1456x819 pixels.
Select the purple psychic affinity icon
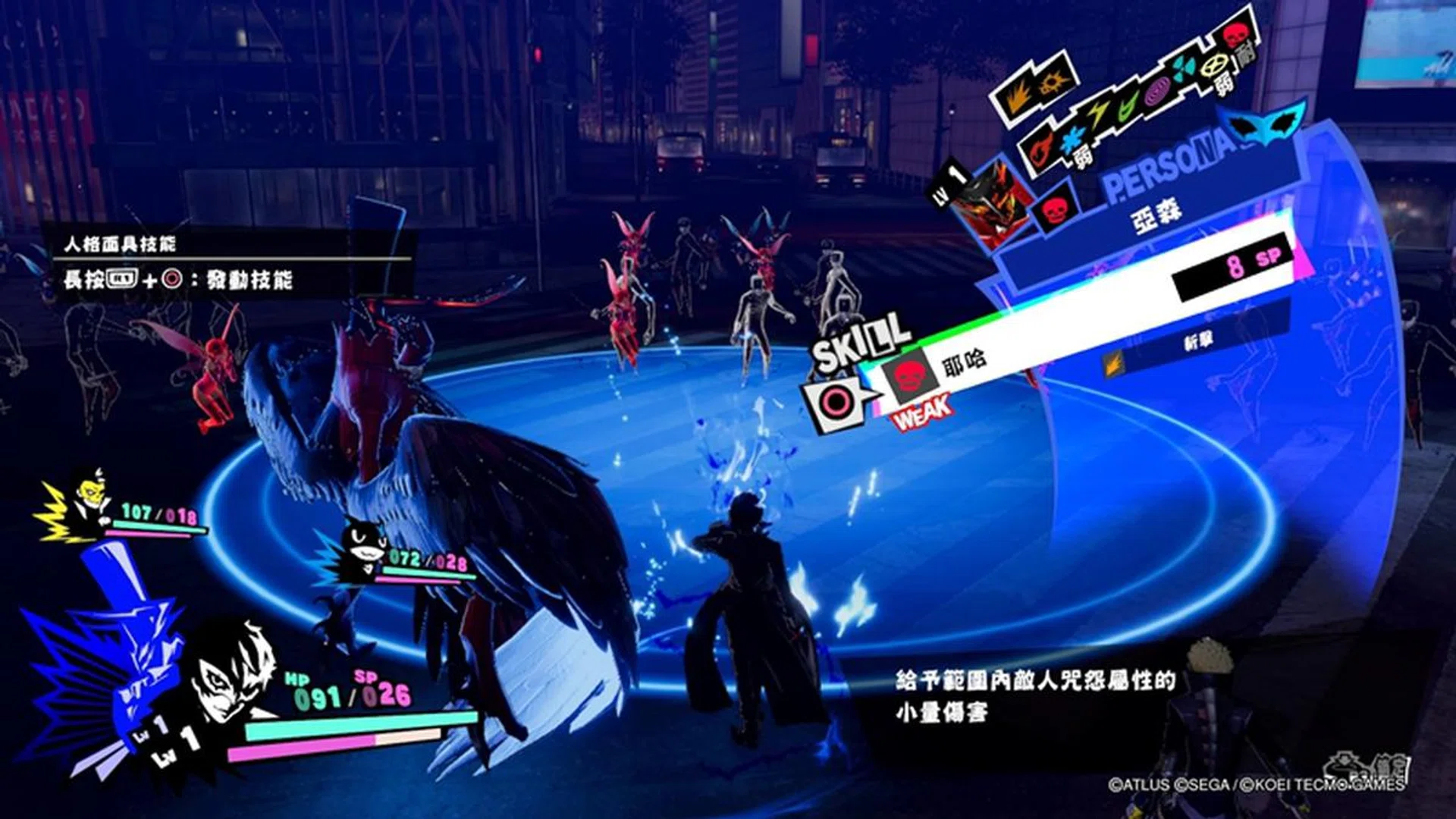pyautogui.click(x=1157, y=93)
